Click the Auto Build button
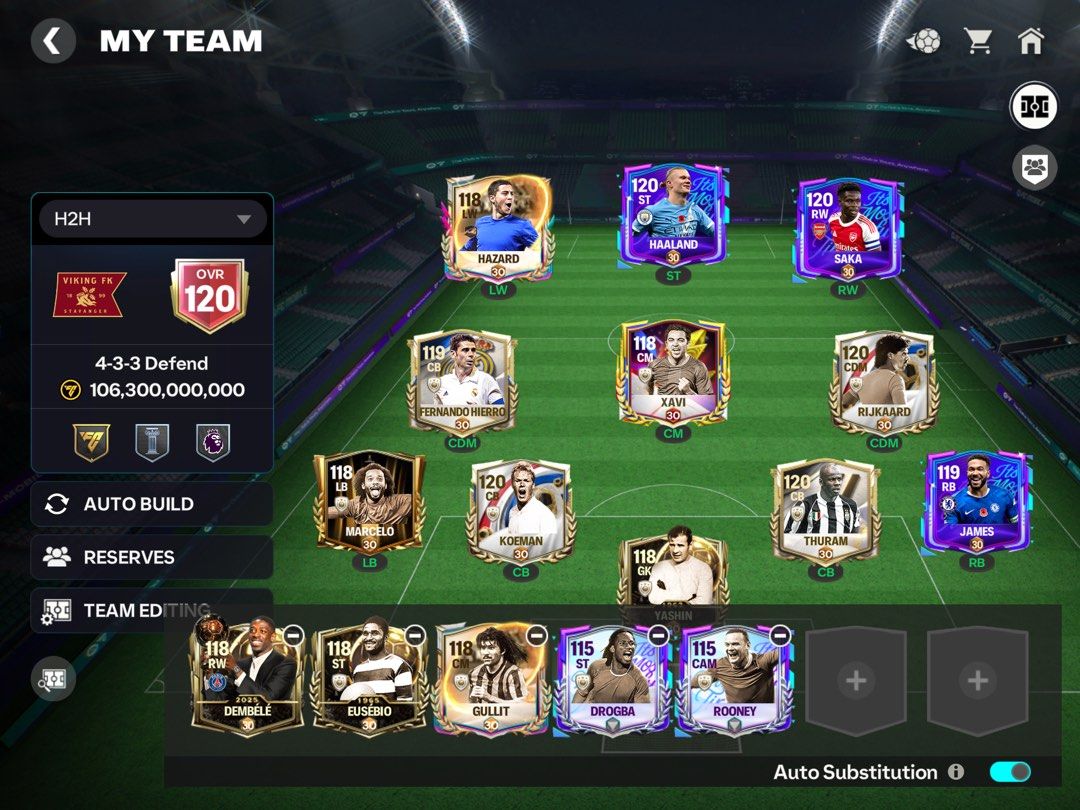 [x=152, y=504]
